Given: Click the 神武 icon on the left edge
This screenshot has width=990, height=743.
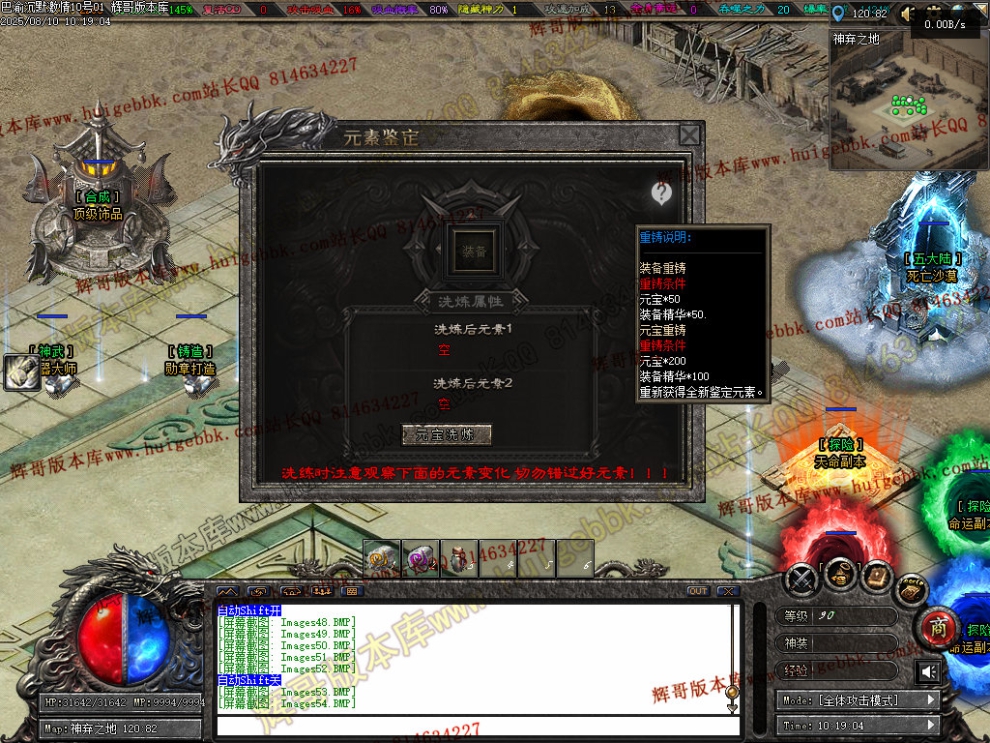Looking at the screenshot, I should [x=20, y=372].
